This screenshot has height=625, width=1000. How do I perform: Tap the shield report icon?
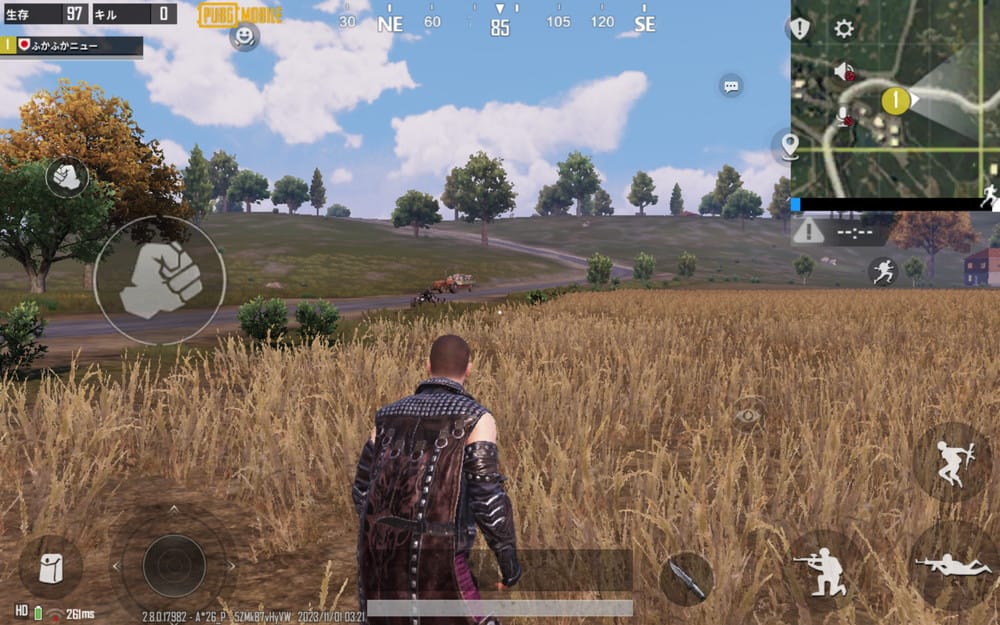800,28
